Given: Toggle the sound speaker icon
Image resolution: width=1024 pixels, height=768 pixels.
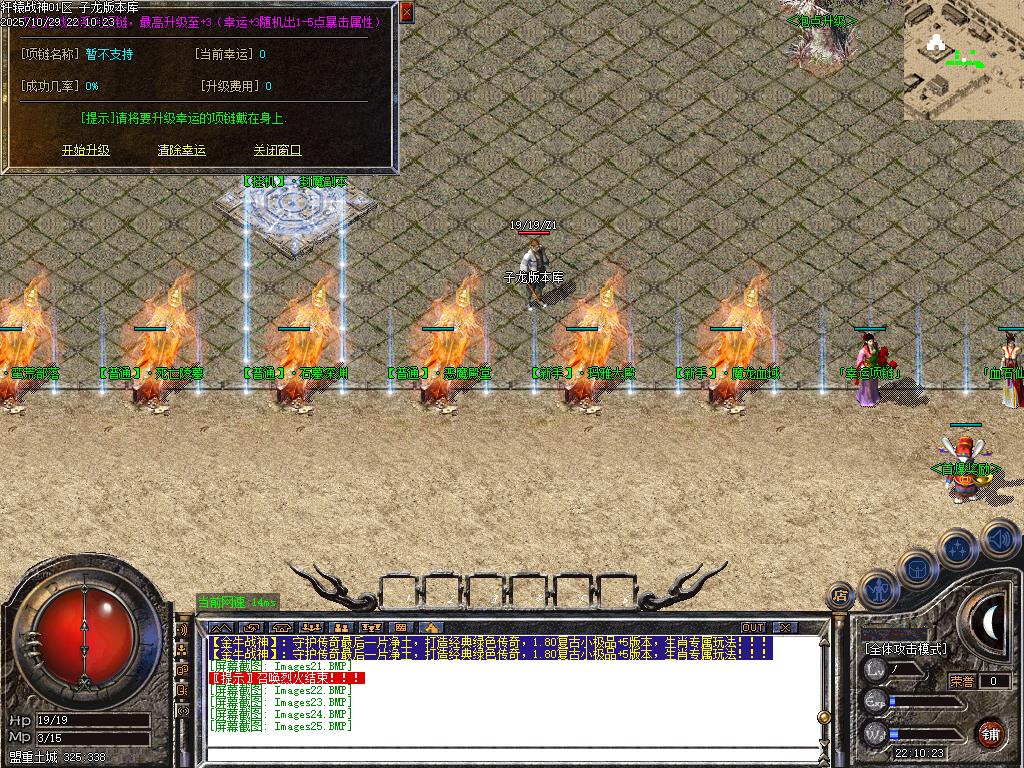Looking at the screenshot, I should [x=997, y=538].
